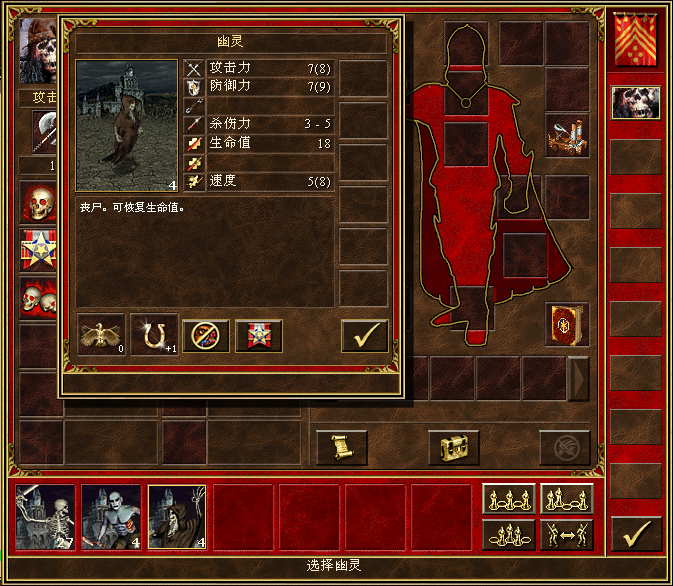Screen dimensions: 673x586
Task: Select the wraith army stack
Action: click(x=177, y=517)
